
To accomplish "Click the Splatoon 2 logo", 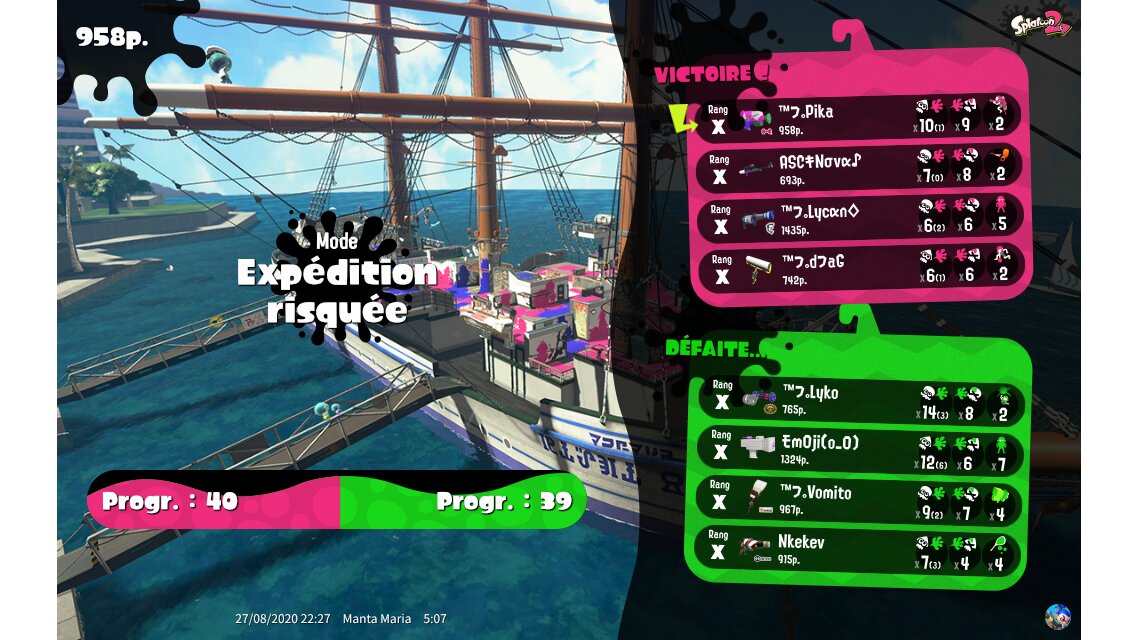I will pos(1041,24).
